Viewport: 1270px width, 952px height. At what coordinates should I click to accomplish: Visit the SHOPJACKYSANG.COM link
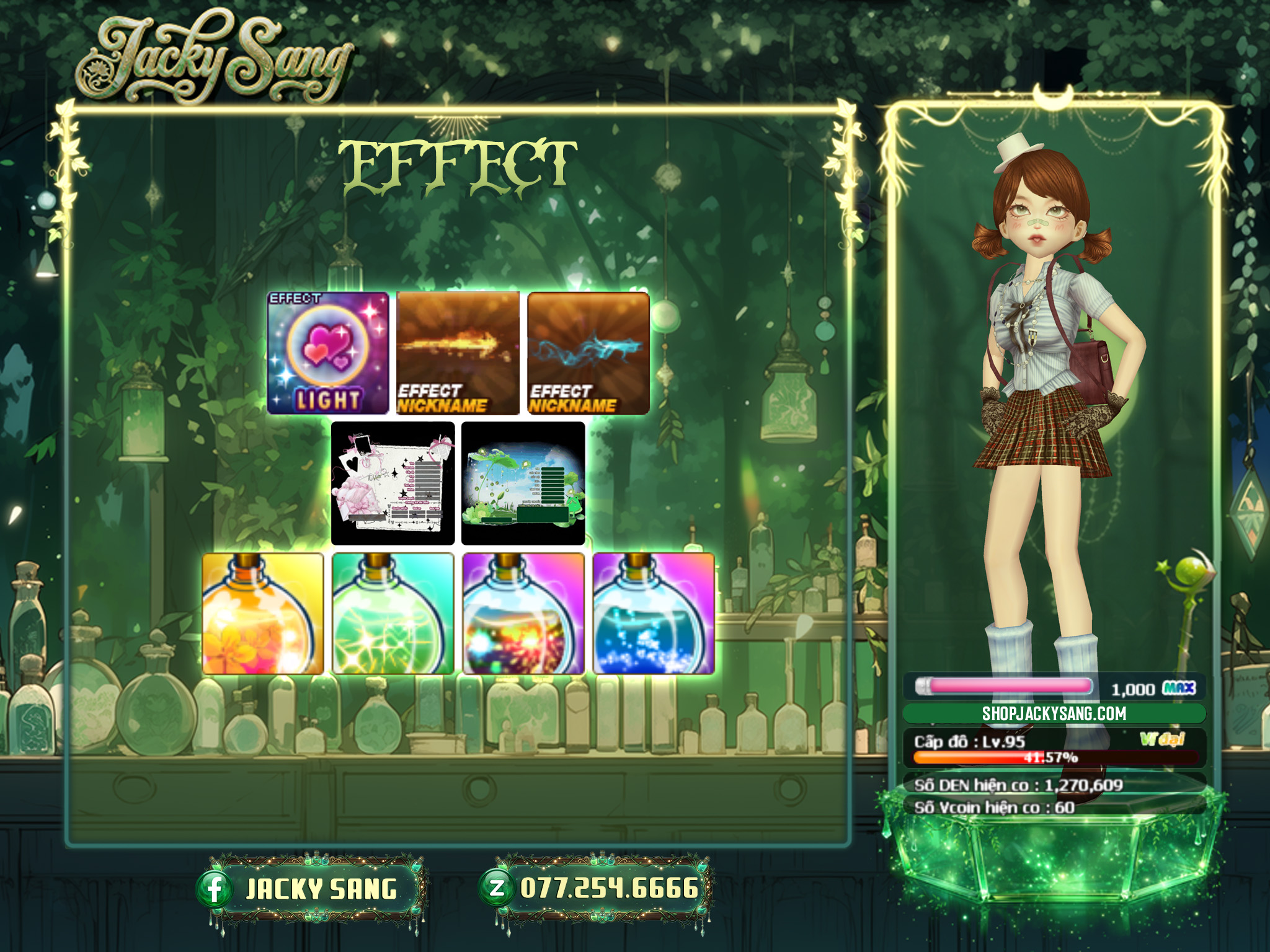[x=1054, y=713]
